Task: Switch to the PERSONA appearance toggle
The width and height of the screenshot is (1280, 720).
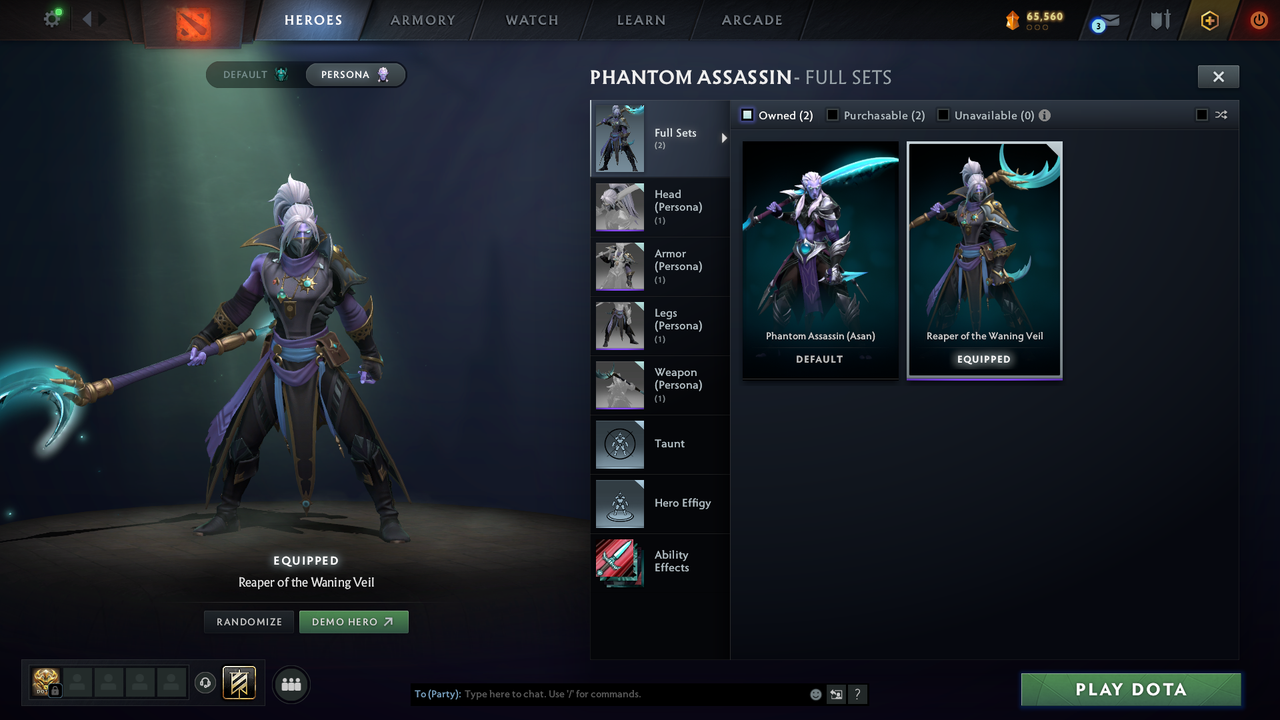Action: pyautogui.click(x=355, y=74)
